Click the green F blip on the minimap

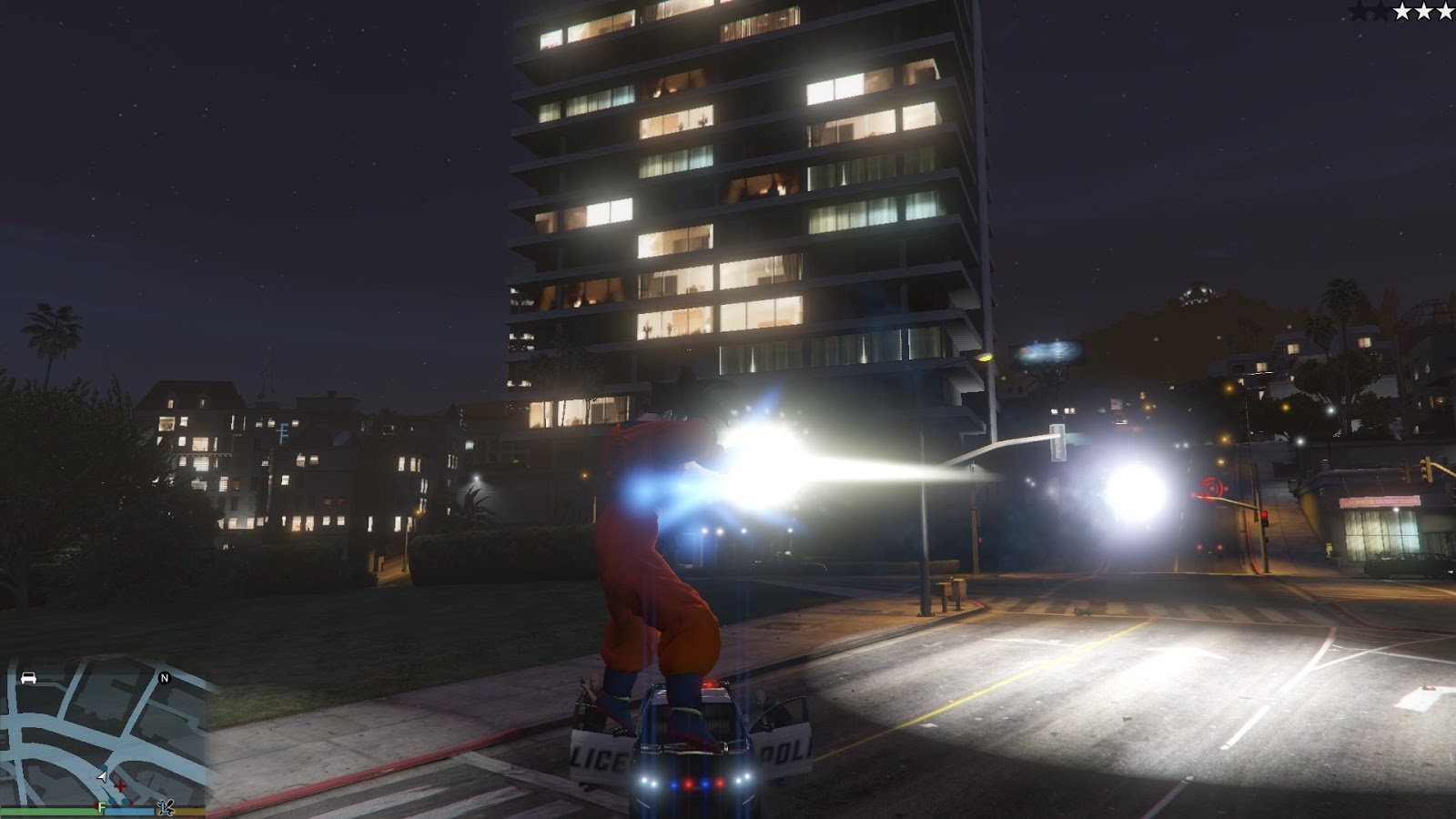[101, 806]
